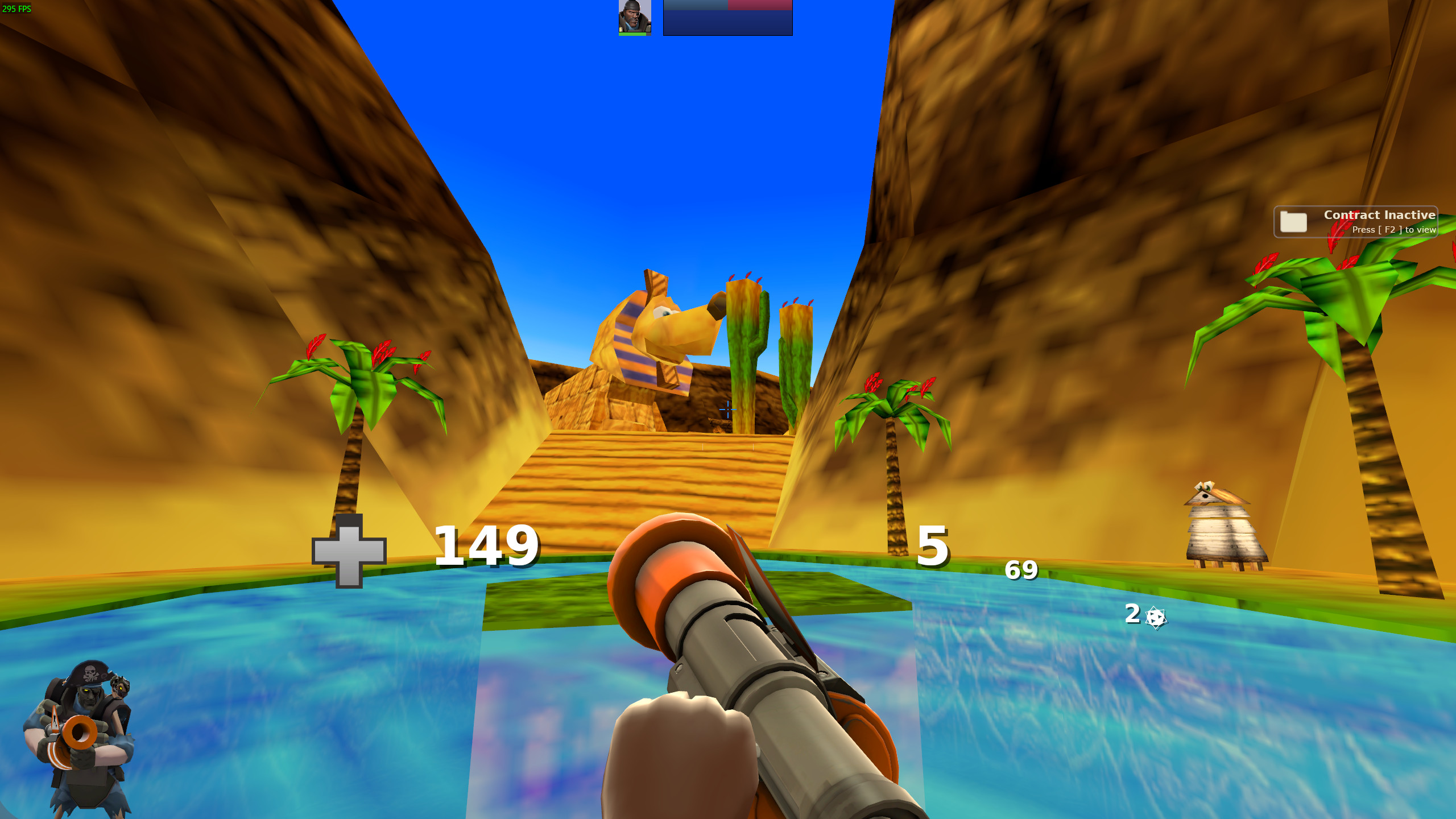Image resolution: width=1456 pixels, height=819 pixels.
Task: Click the folder icon on the Contract notification
Action: [1294, 222]
